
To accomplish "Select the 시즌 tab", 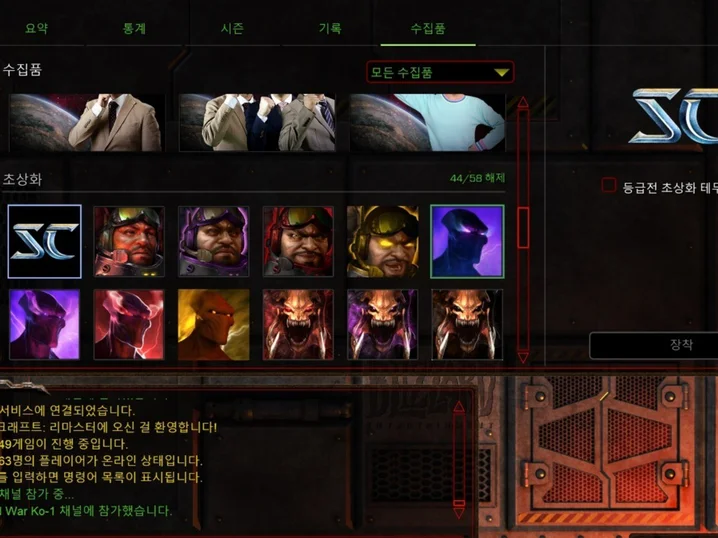I will [232, 28].
